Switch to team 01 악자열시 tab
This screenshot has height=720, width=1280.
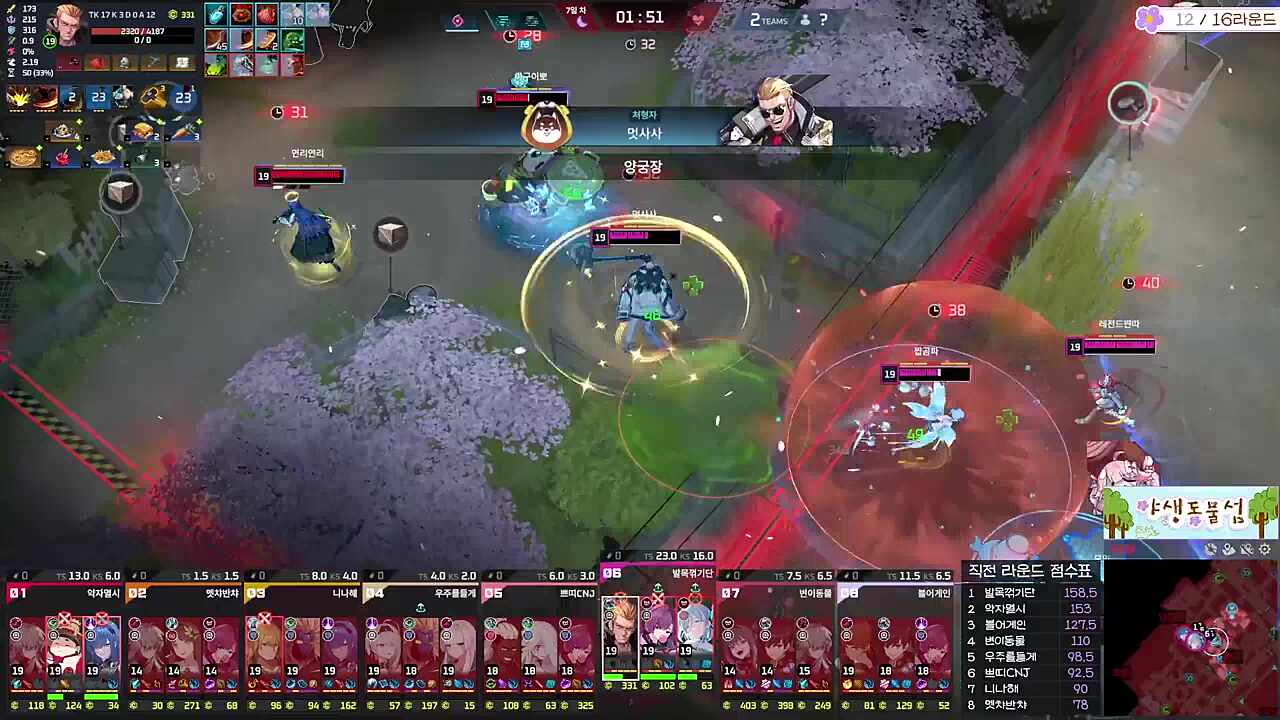60,590
